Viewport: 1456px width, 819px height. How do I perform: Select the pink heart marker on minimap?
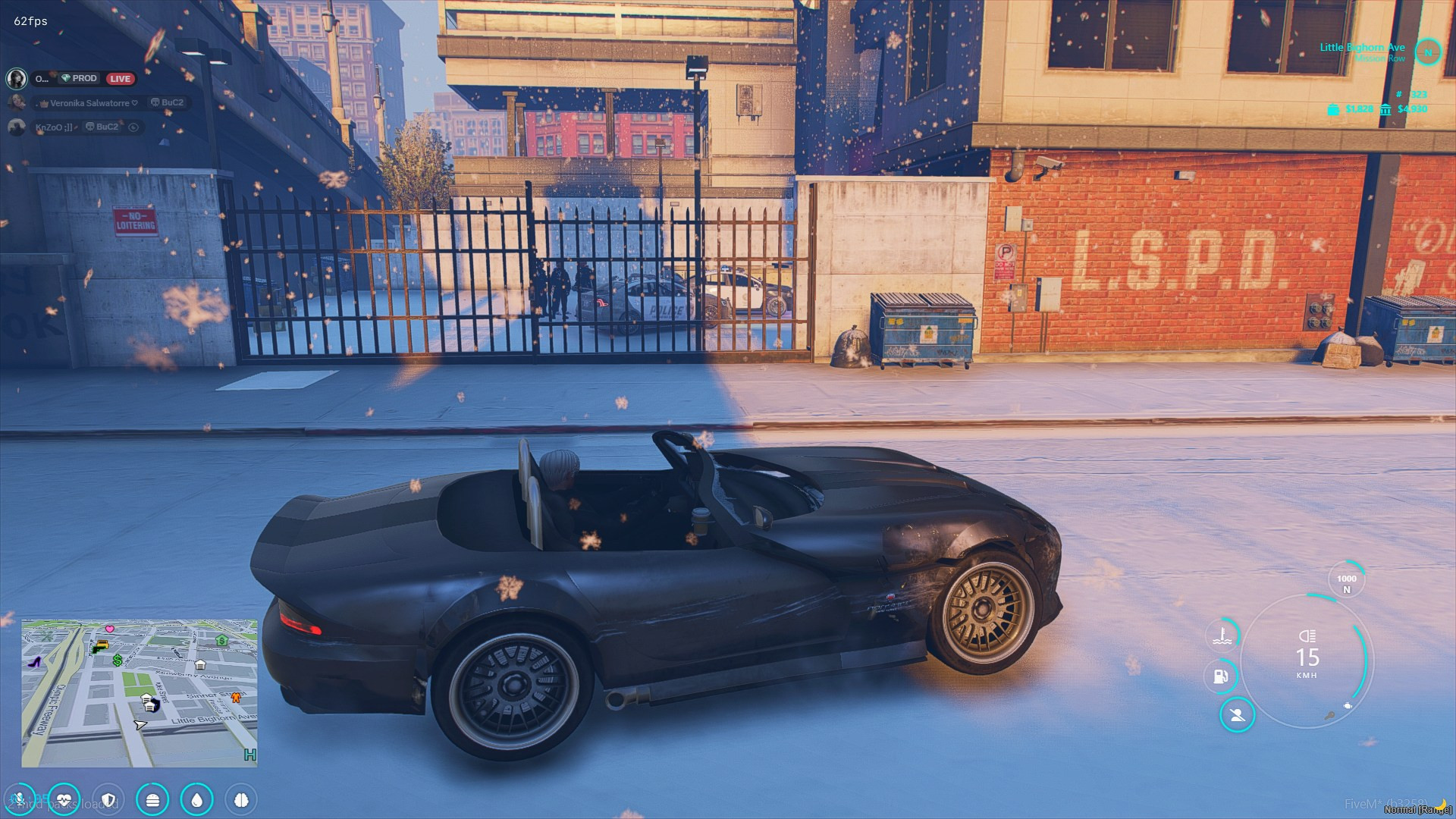pos(110,629)
